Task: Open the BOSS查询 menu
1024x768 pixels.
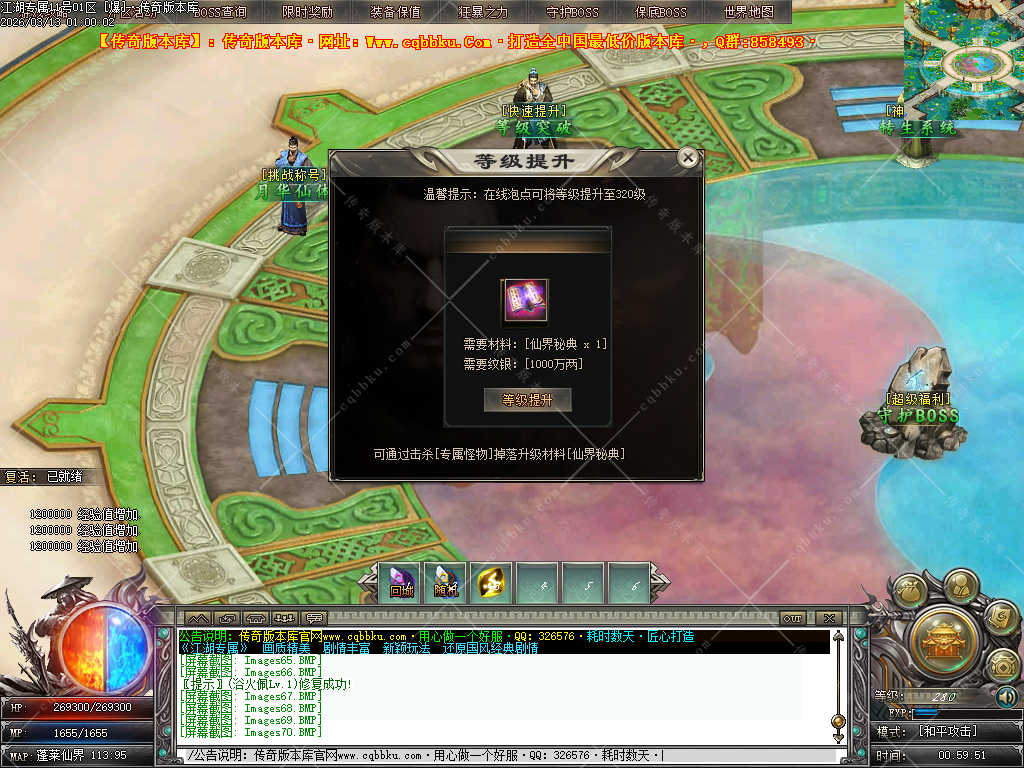Action: (219, 12)
